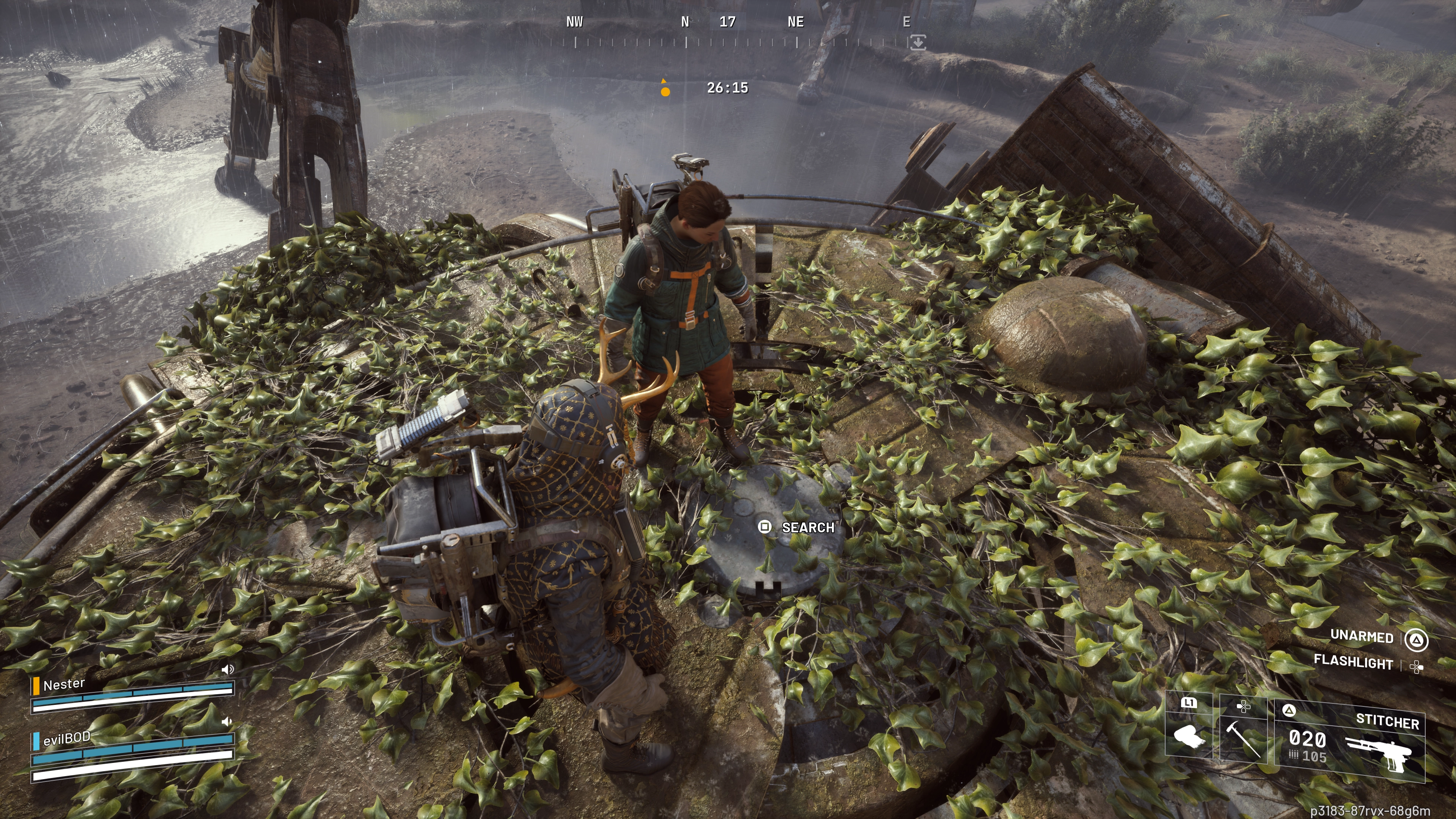Click the SEARCH interaction label

pos(808,527)
